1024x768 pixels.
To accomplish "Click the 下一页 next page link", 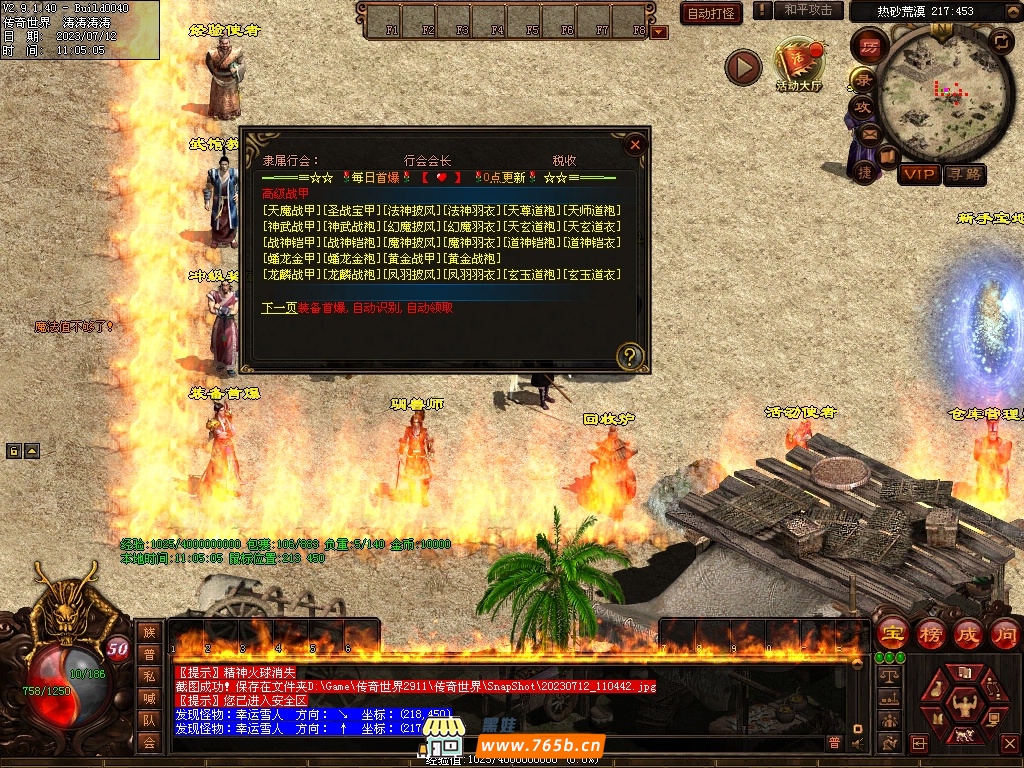I will pos(279,308).
